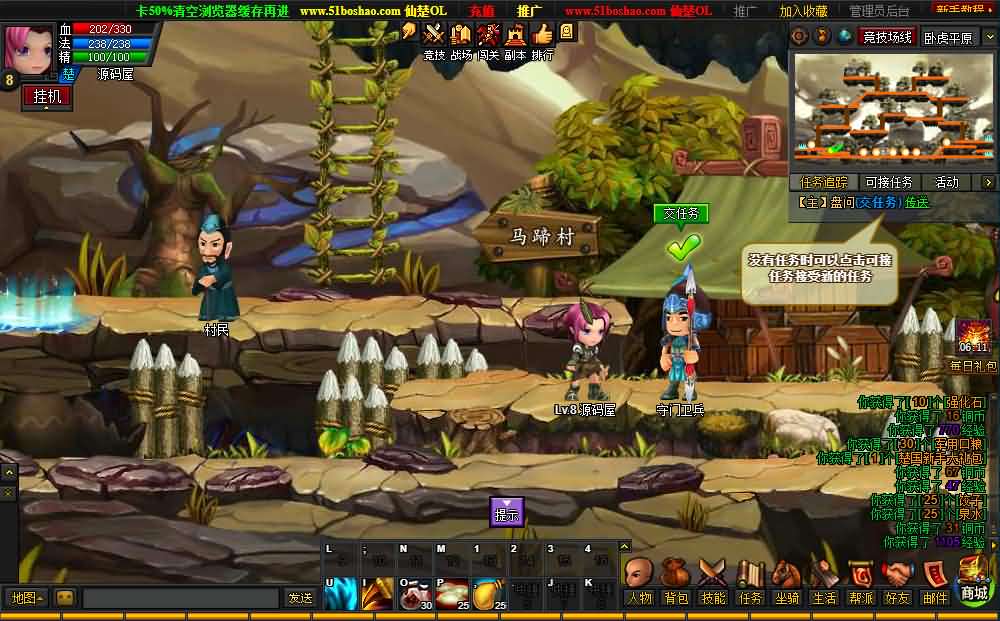
Task: Click the 发送 chat send button
Action: tap(300, 598)
